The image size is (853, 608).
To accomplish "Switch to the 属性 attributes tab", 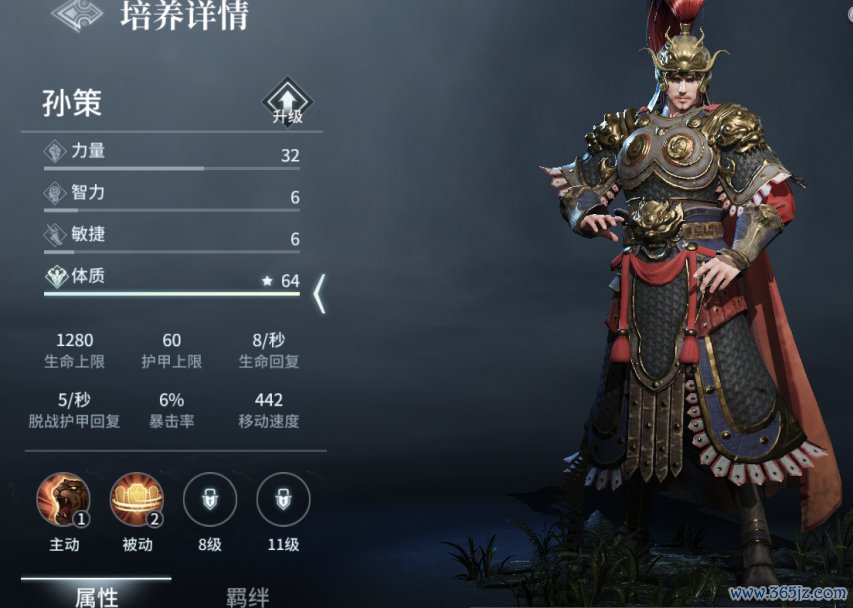I will coord(96,597).
